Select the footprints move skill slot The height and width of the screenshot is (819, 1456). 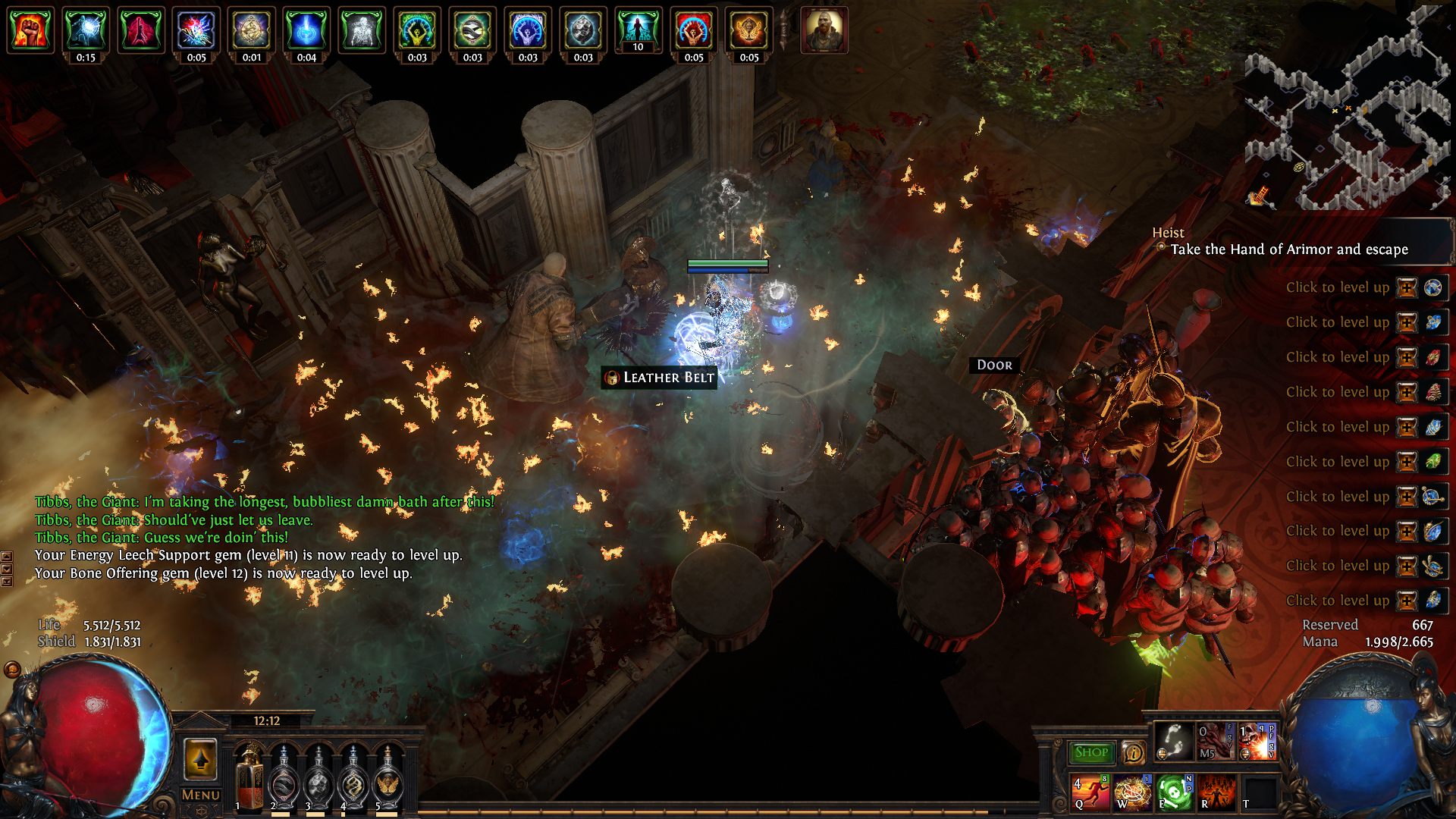click(x=1173, y=741)
